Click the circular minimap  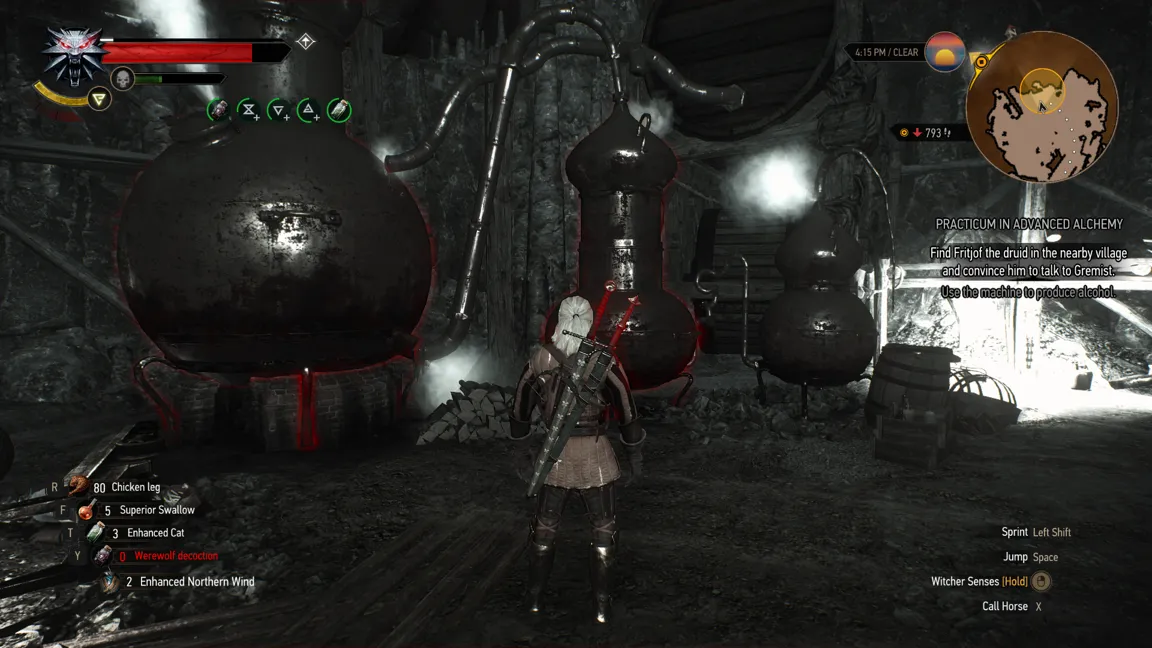[x=1042, y=106]
